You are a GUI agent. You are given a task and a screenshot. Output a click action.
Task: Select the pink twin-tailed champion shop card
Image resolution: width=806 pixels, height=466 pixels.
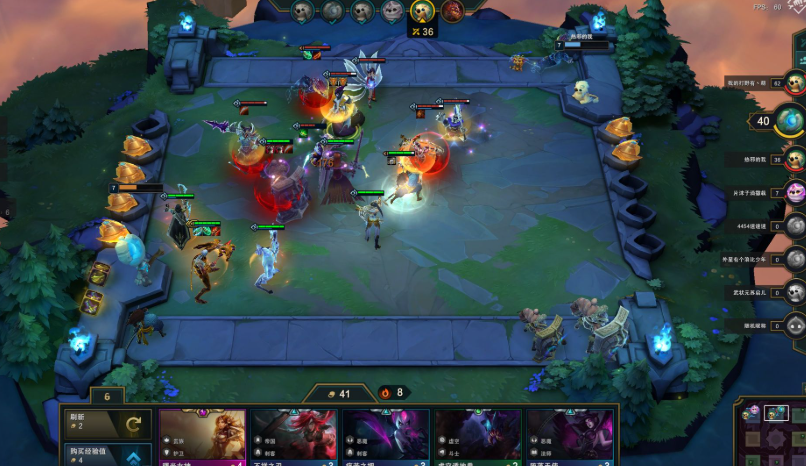click(385, 437)
